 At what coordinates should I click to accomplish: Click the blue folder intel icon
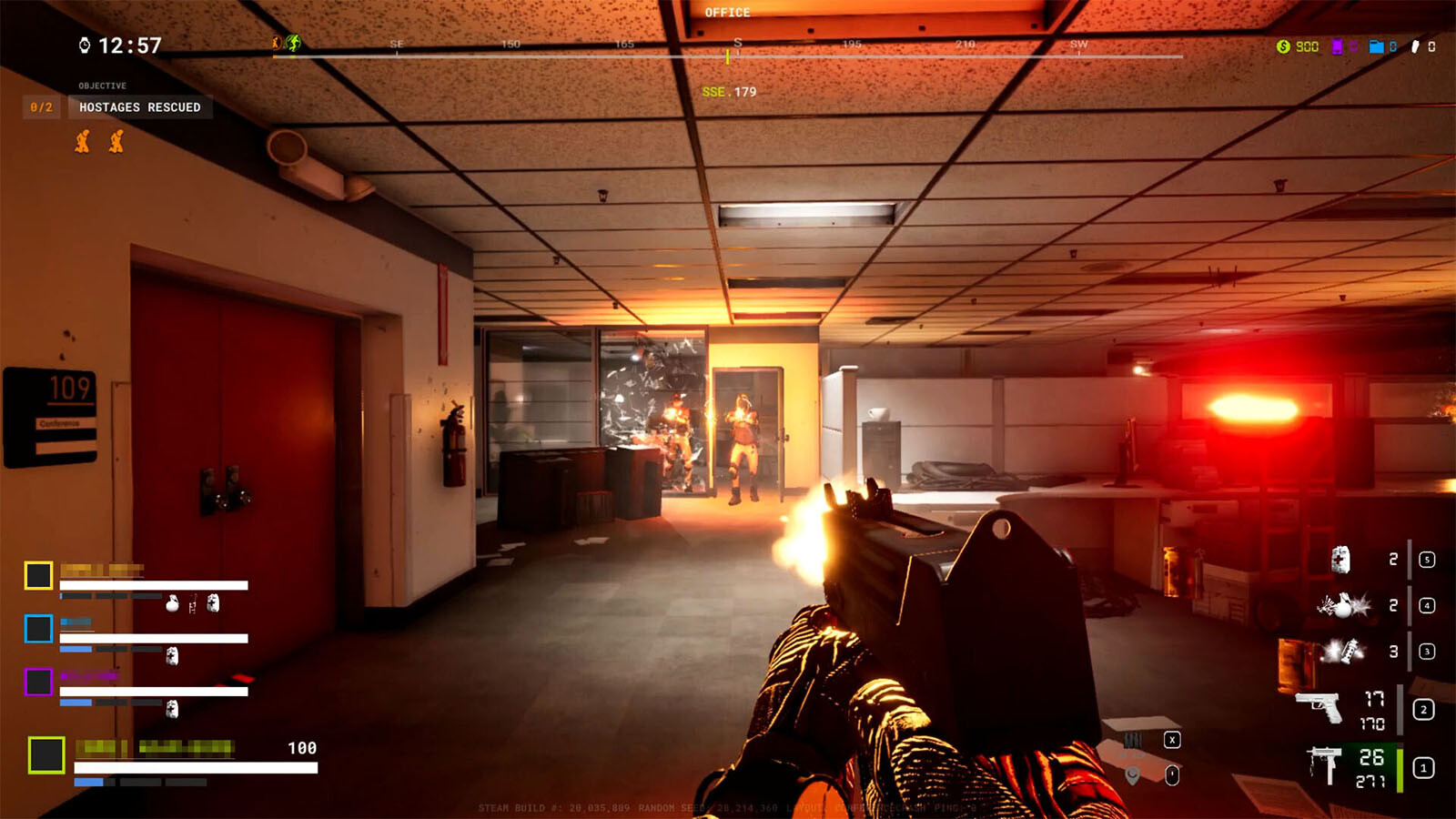click(1376, 46)
